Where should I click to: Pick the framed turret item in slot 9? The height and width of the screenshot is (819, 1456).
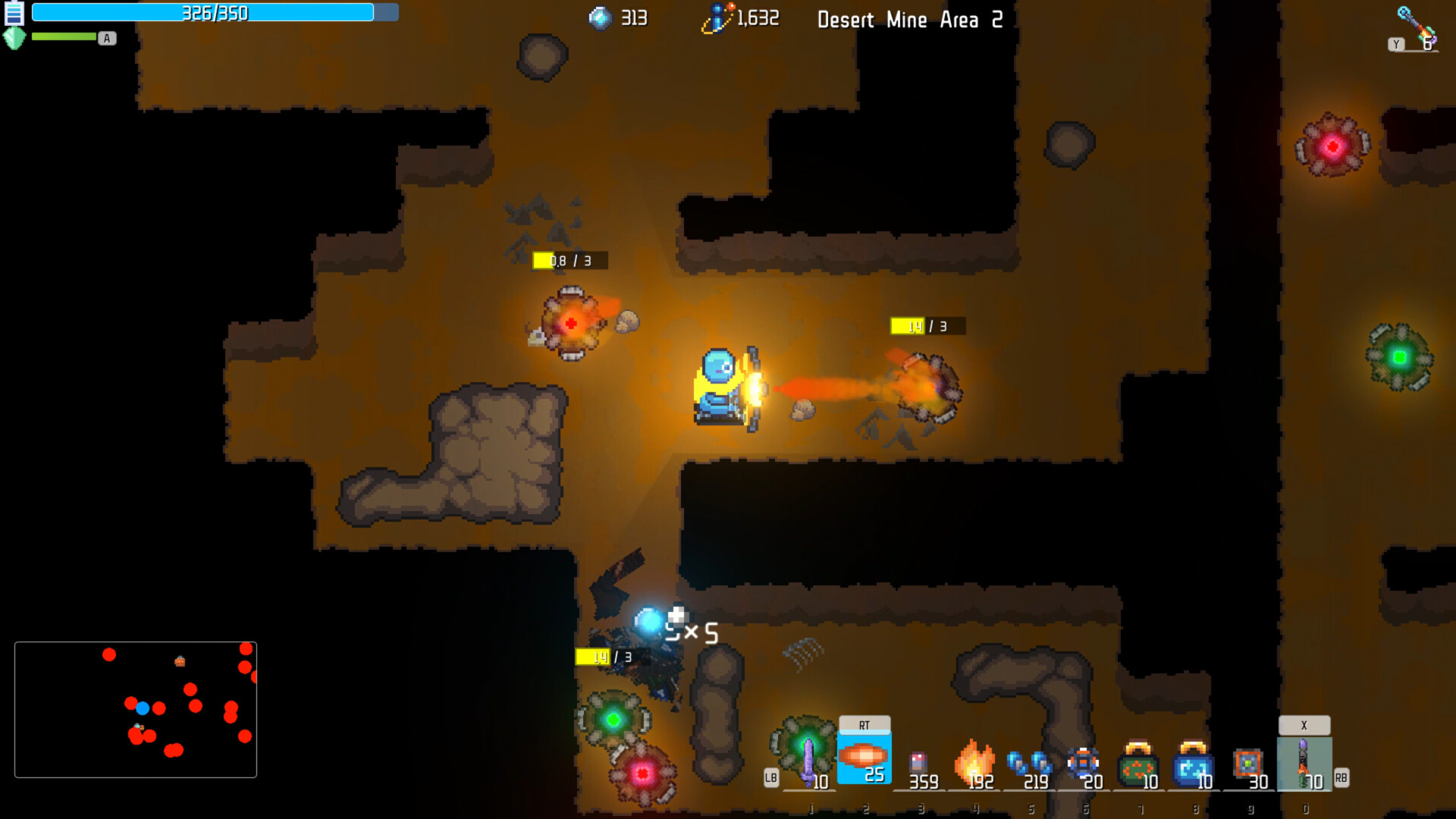pos(1250,762)
